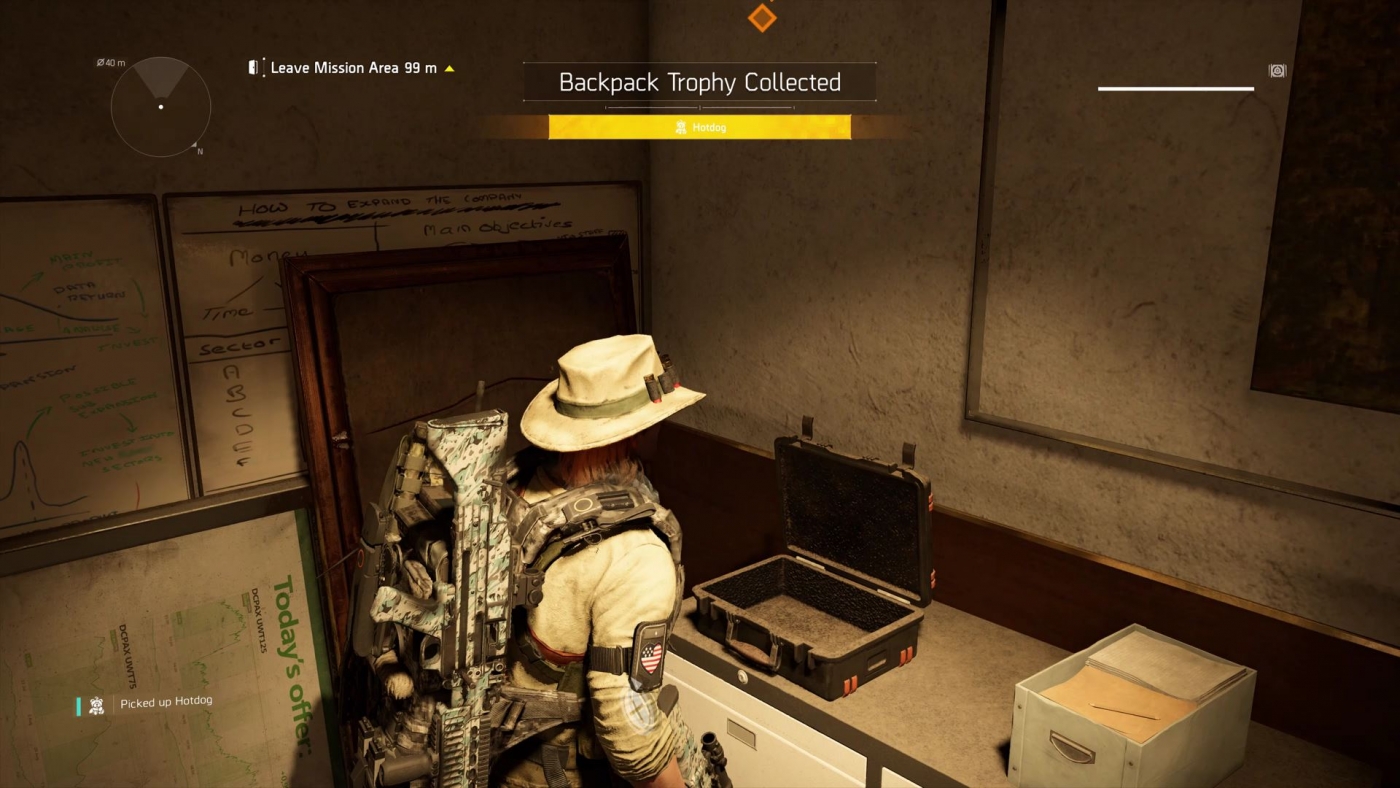
Task: Open the camera drone icon at top right
Action: pyautogui.click(x=1277, y=71)
